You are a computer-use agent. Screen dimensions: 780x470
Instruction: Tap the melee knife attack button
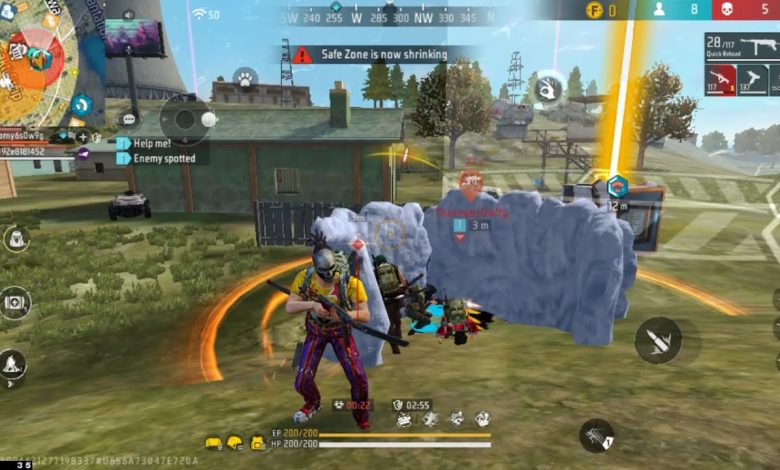coord(657,340)
